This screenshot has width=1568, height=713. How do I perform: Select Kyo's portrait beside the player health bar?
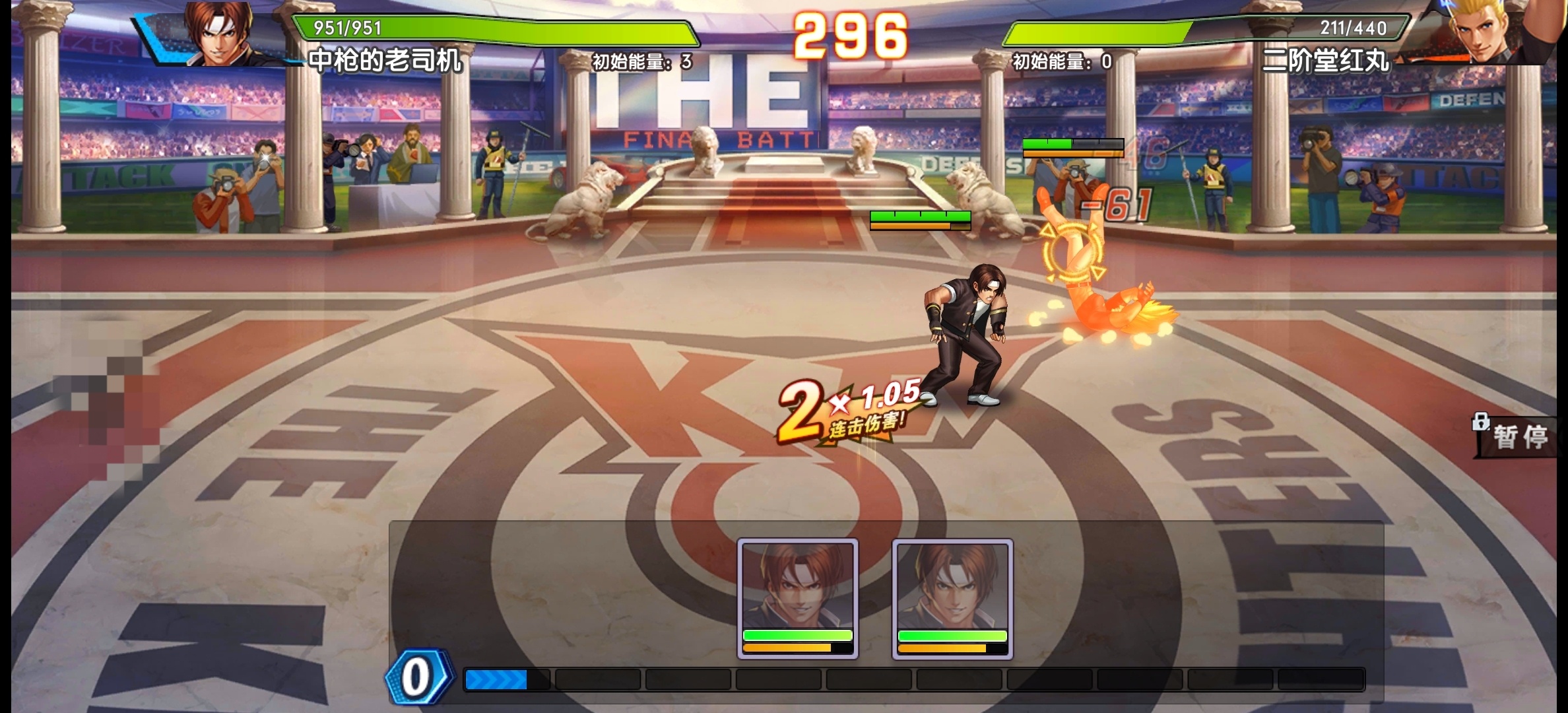[x=217, y=33]
